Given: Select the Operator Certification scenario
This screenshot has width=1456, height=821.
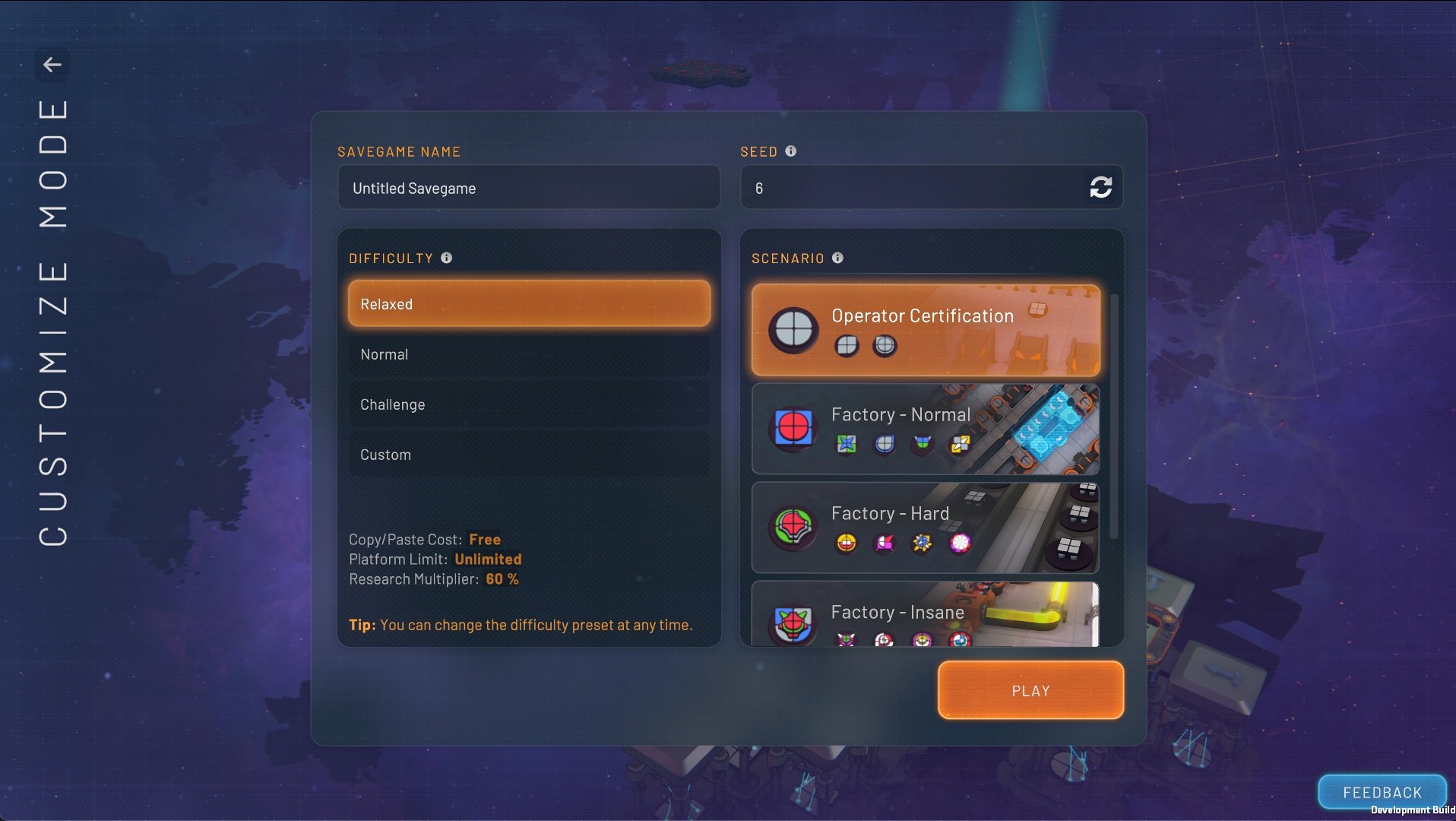Looking at the screenshot, I should tap(925, 330).
